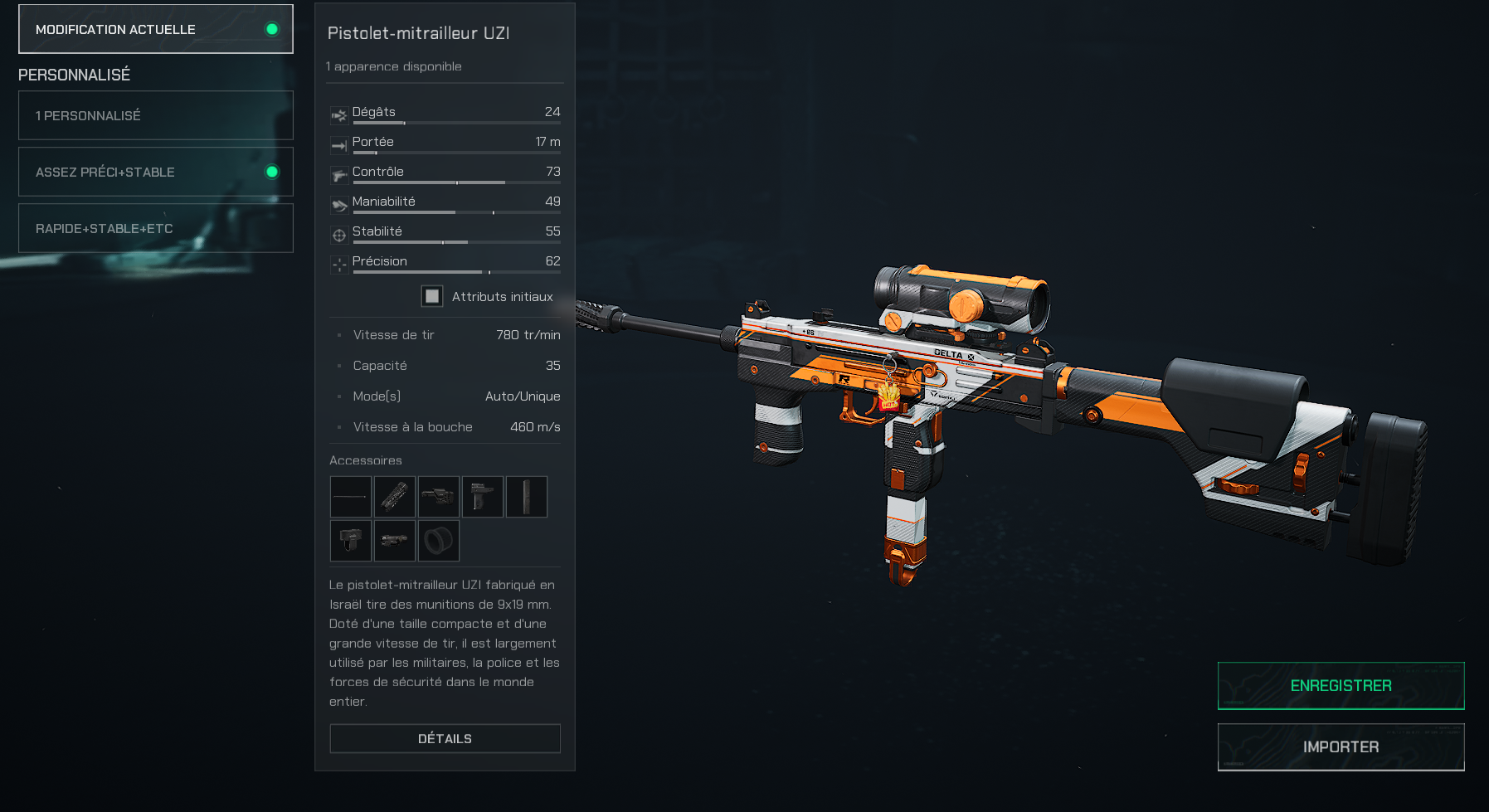Screen dimensions: 1489x812
Task: Expand weapon details with Détails button
Action: [x=445, y=737]
